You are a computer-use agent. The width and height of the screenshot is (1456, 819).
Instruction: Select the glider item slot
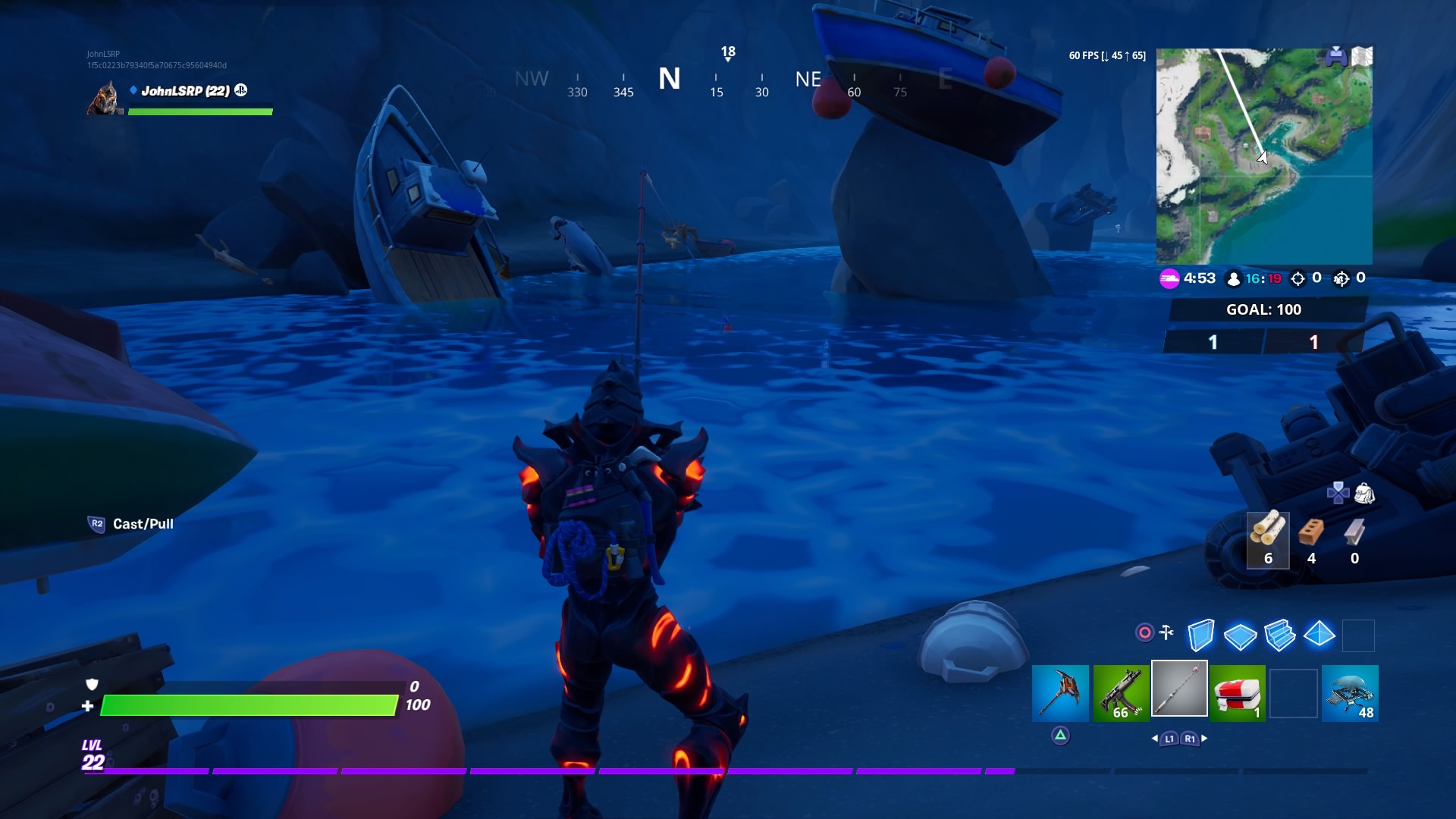[1350, 692]
